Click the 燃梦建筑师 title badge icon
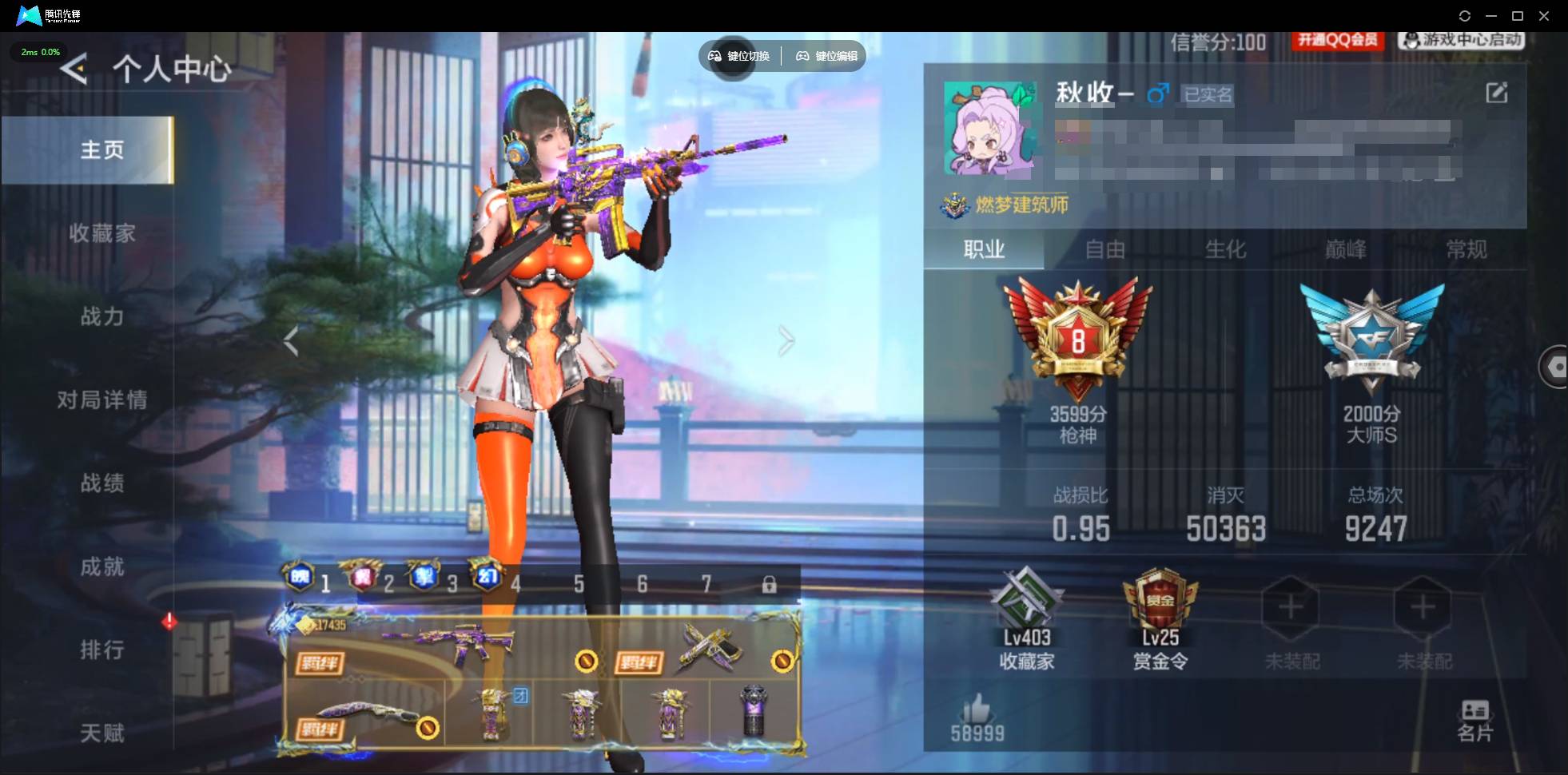 [954, 205]
